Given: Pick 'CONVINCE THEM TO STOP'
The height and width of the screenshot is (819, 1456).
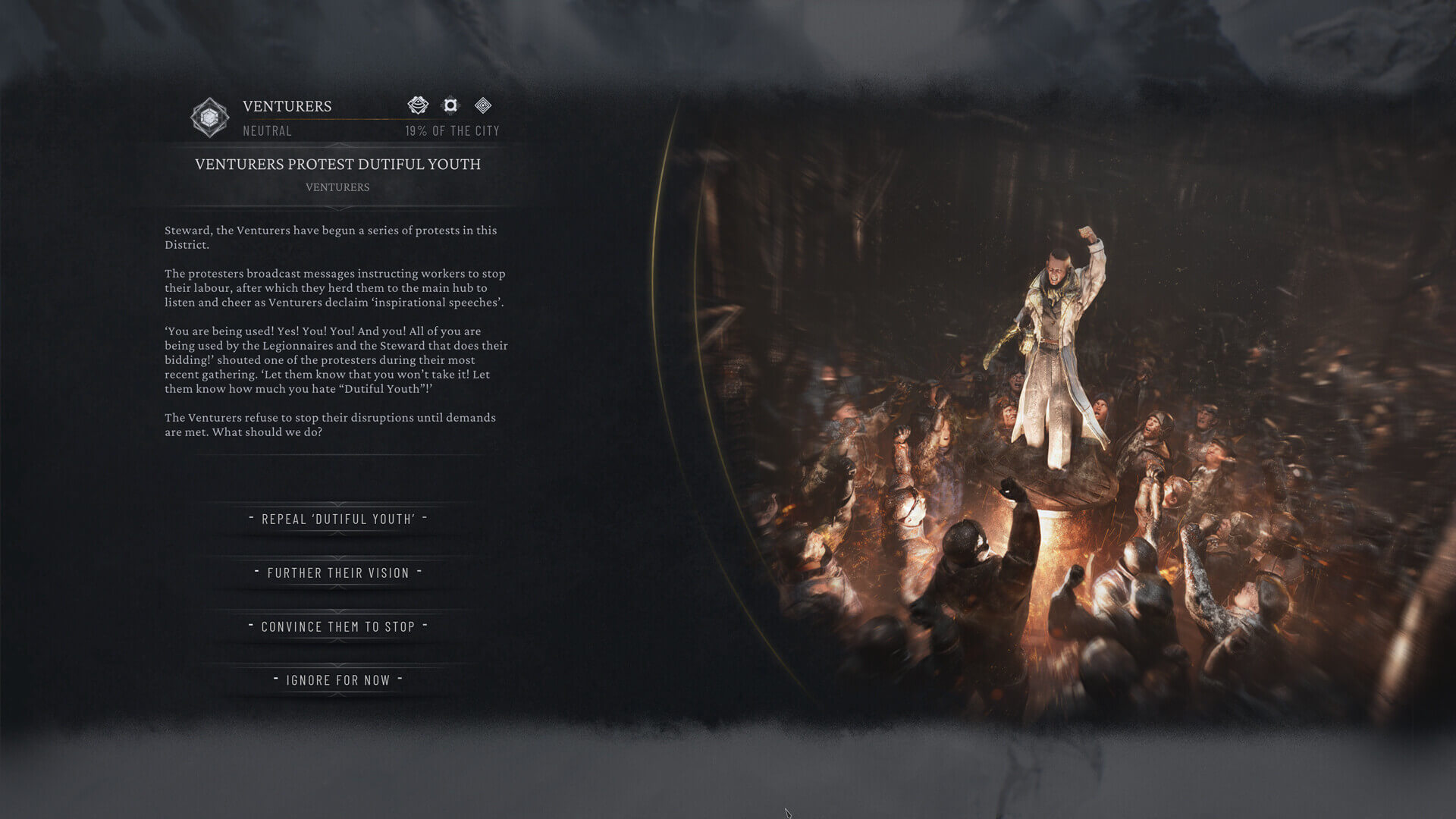Looking at the screenshot, I should point(337,626).
